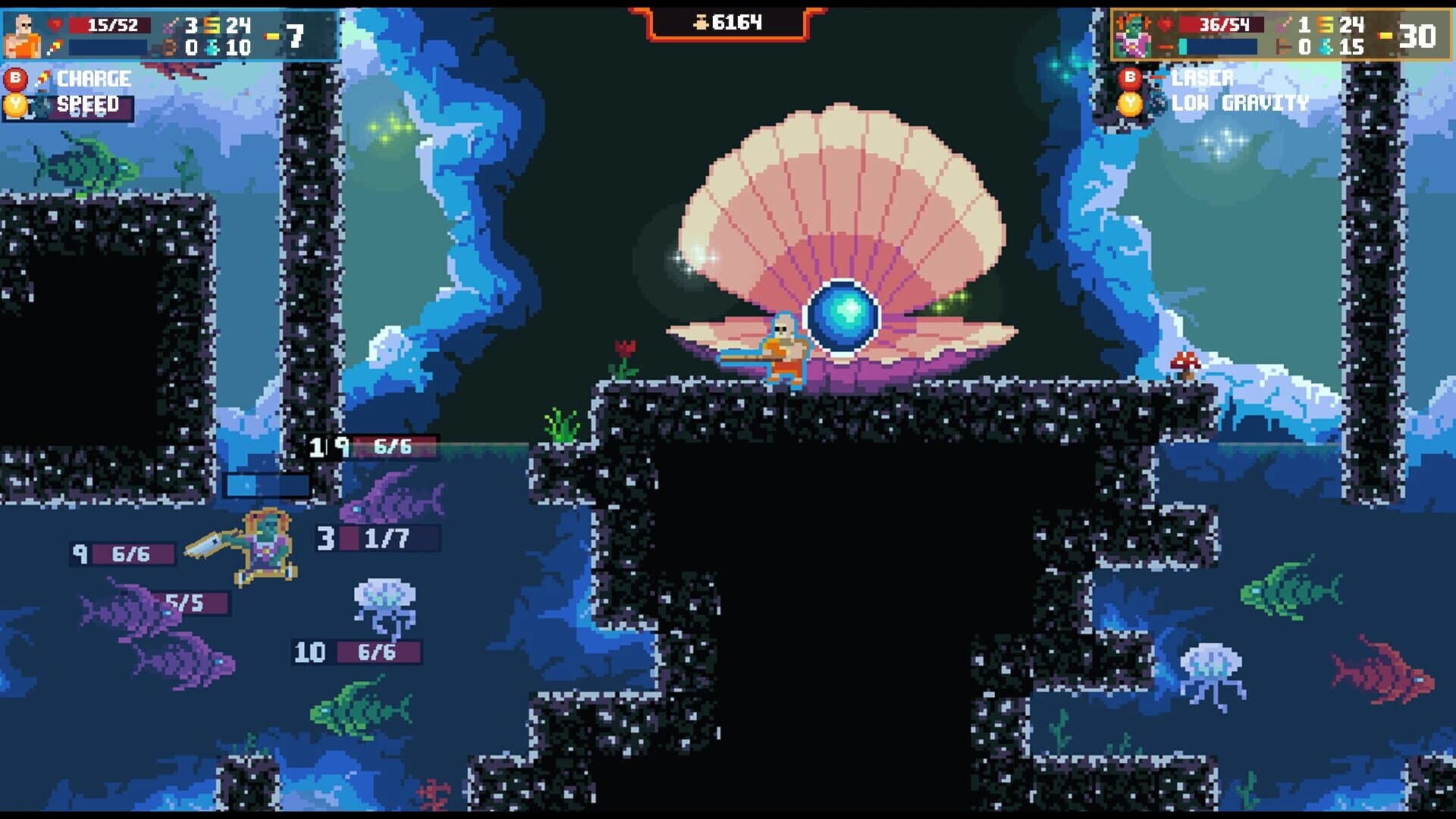1456x819 pixels.
Task: Click the arrow icon showing 3 on left HUD
Action: tap(168, 24)
